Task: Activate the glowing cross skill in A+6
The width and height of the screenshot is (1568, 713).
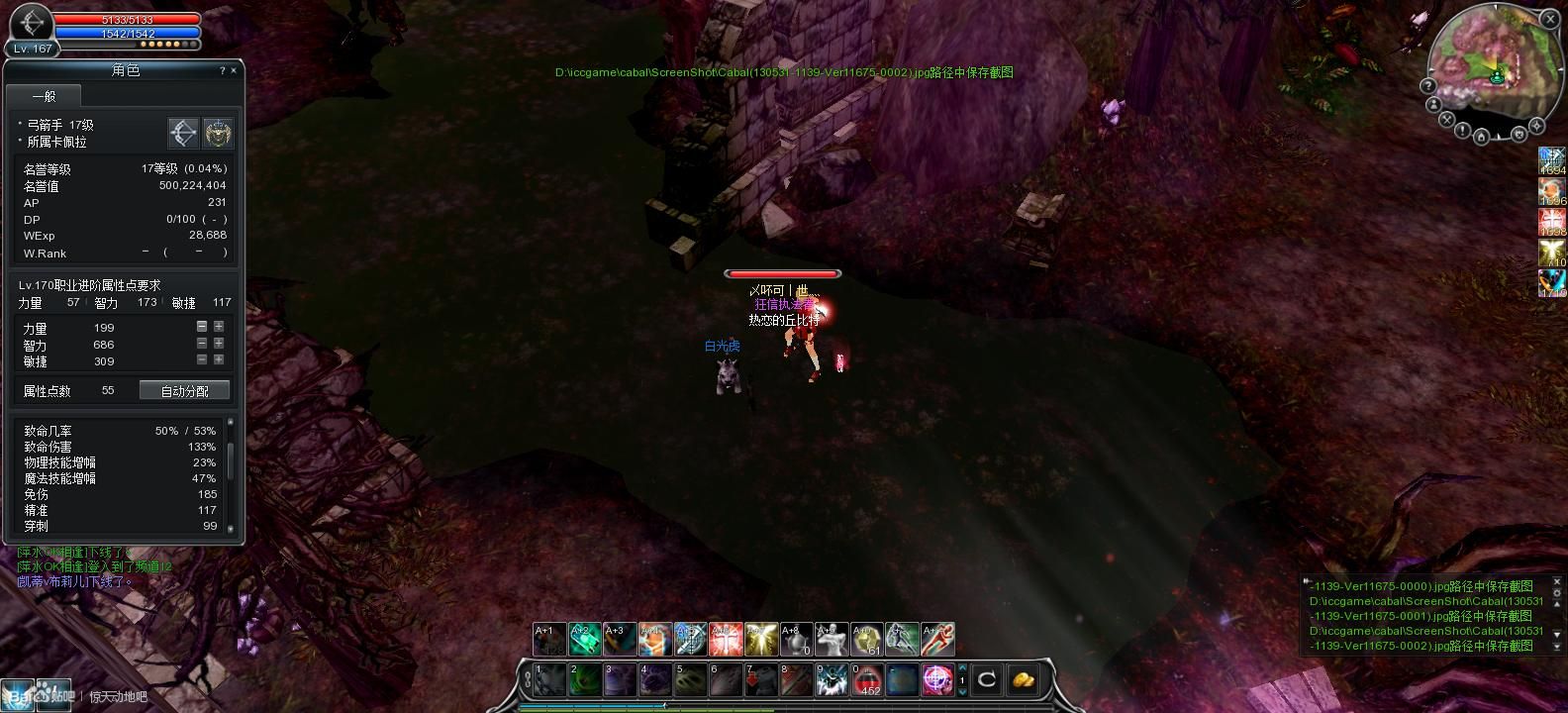Action: click(x=725, y=640)
